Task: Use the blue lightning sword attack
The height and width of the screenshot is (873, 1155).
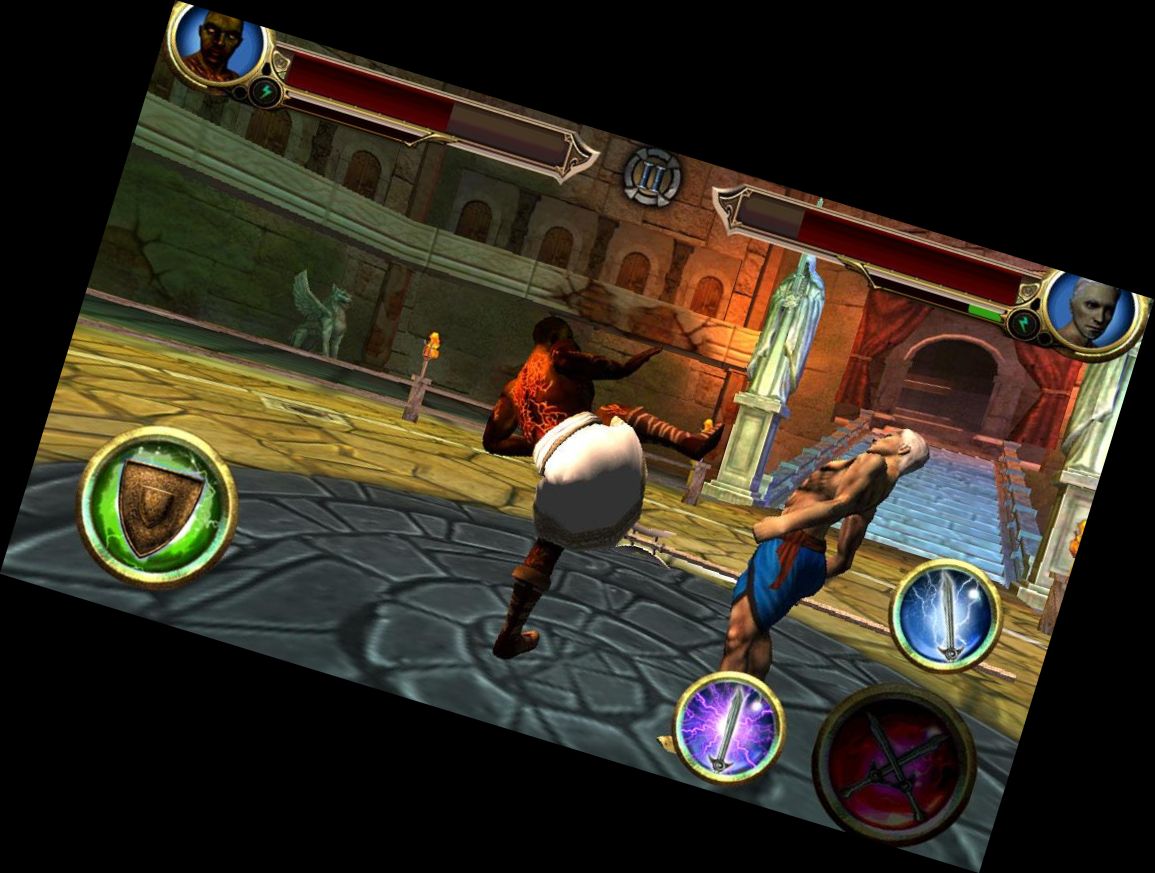Action: coord(945,614)
